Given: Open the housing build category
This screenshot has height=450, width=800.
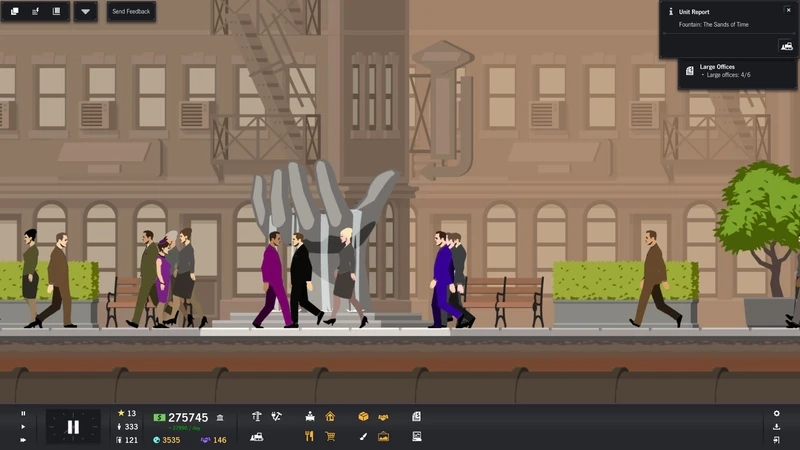Looking at the screenshot, I should tap(330, 416).
